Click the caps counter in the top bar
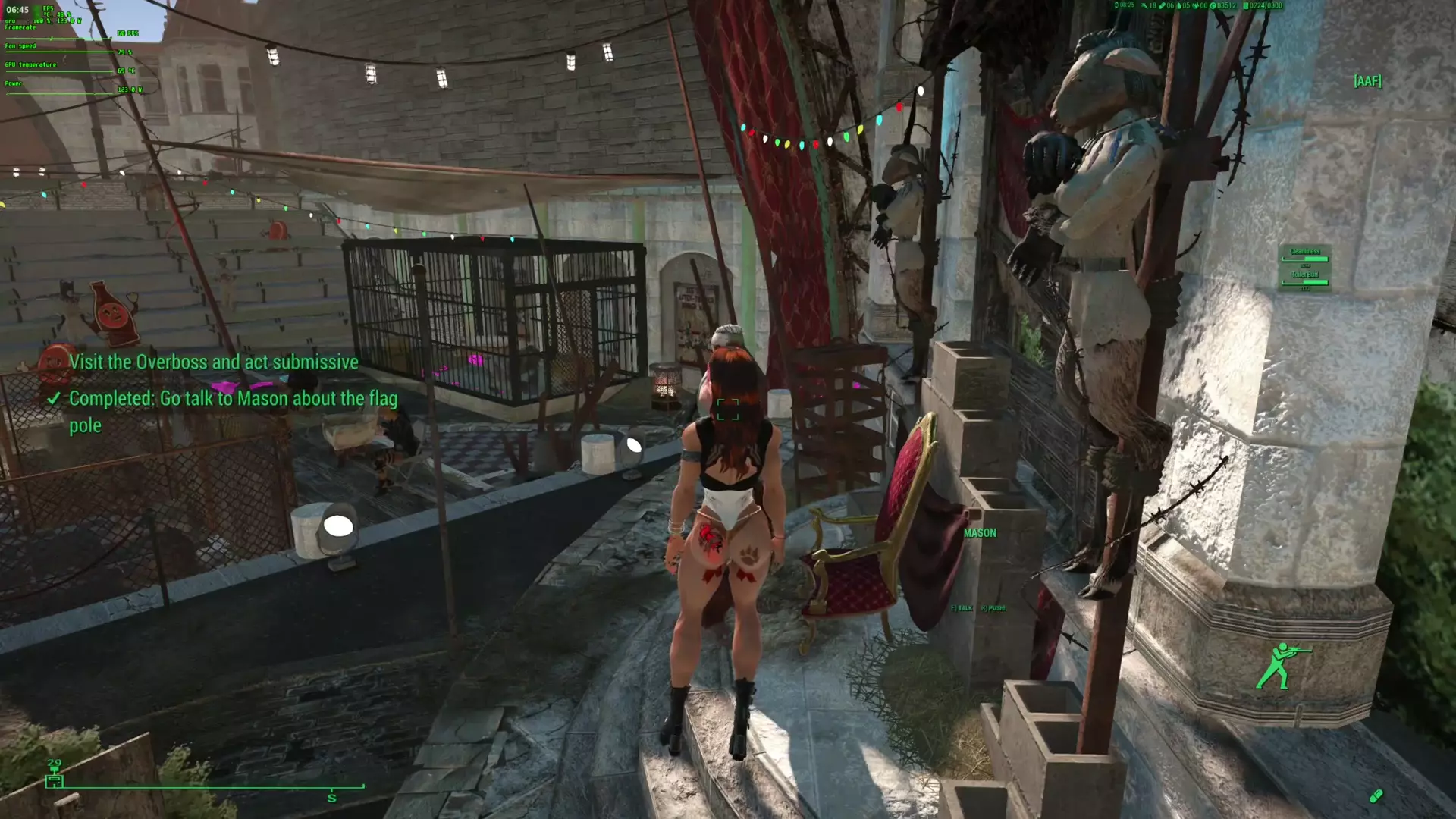 click(x=1223, y=6)
